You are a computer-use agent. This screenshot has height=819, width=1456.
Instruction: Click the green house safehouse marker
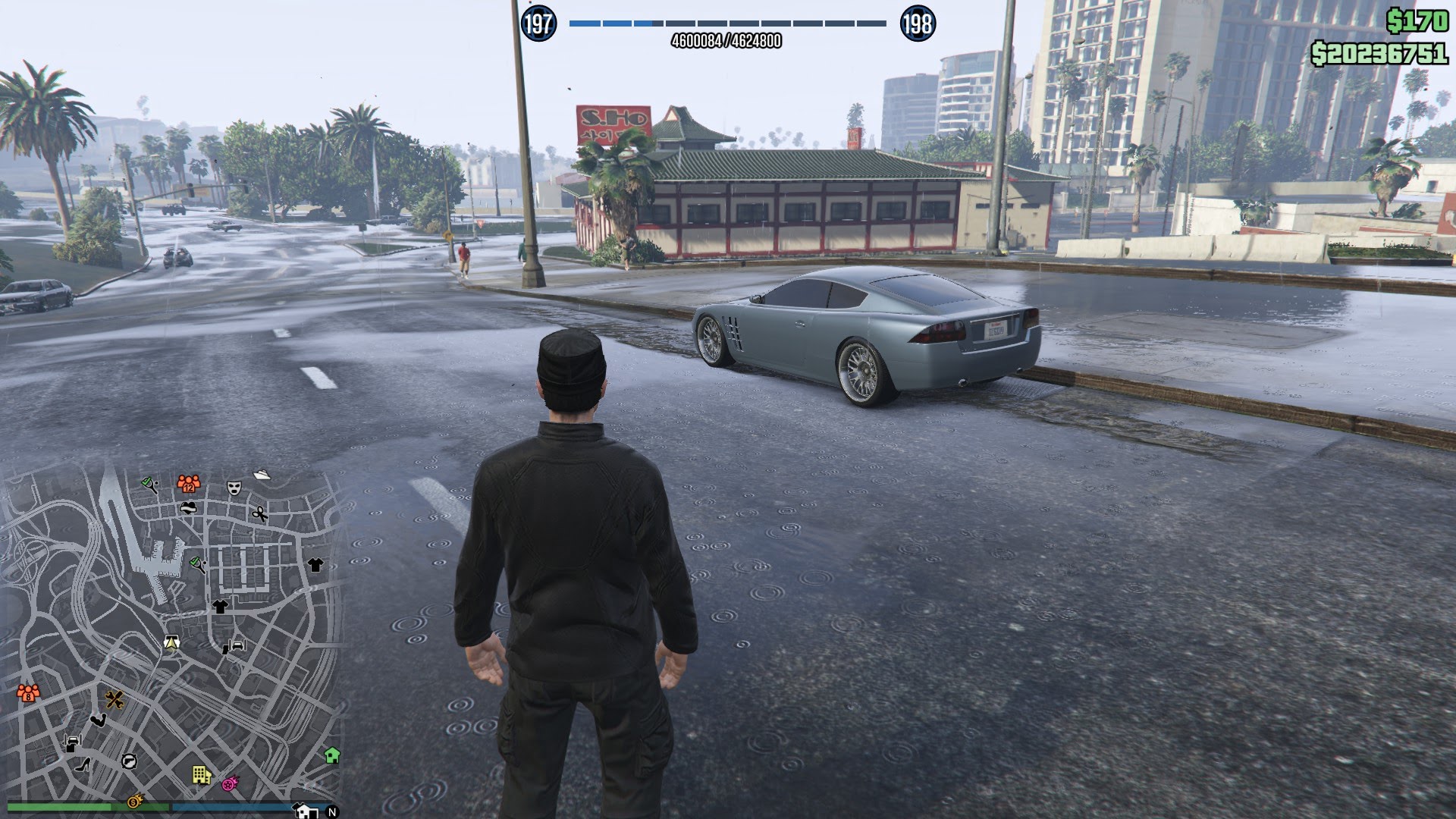[x=331, y=755]
